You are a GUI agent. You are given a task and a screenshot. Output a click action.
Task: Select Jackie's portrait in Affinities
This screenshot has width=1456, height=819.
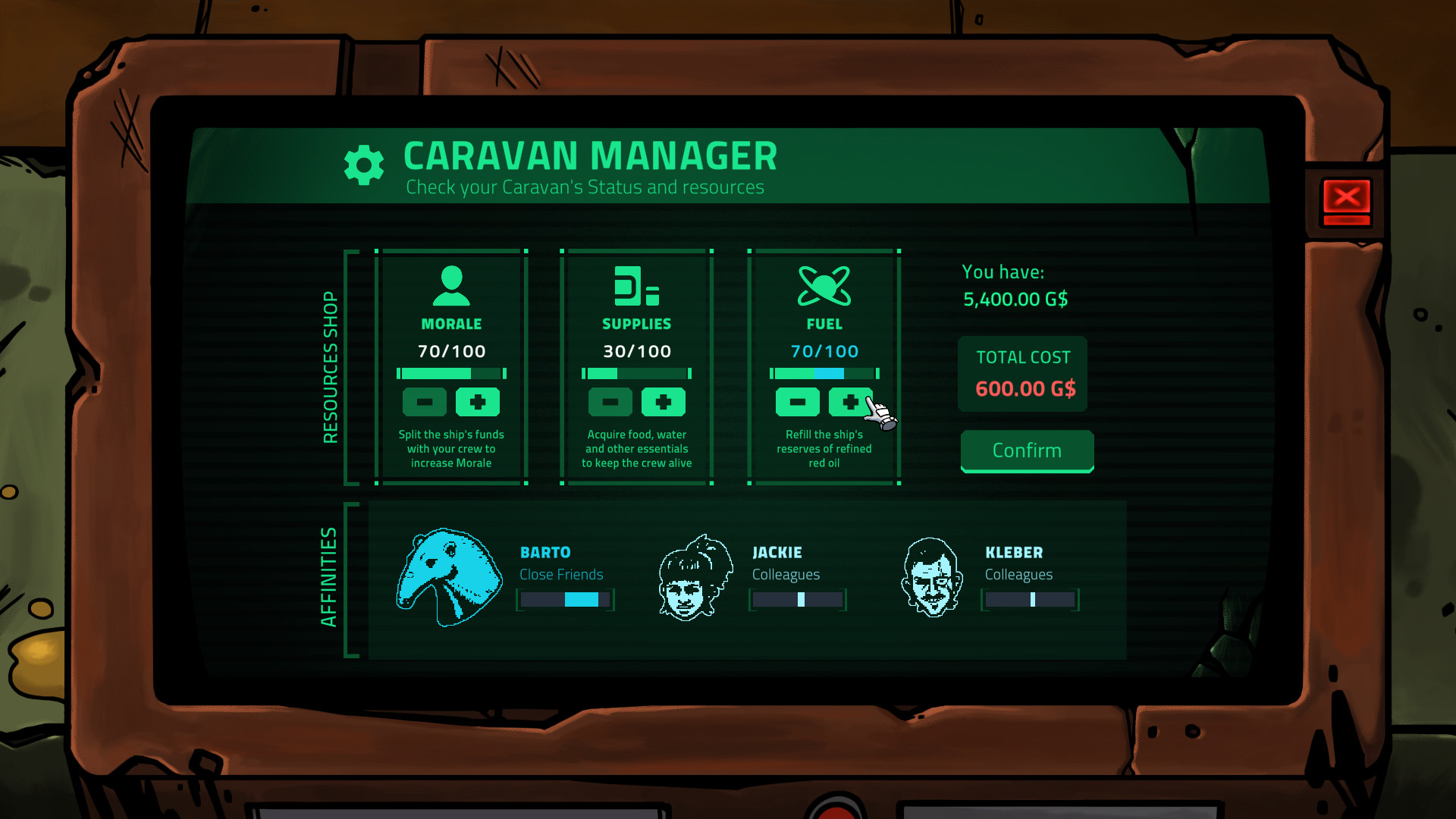tap(692, 578)
